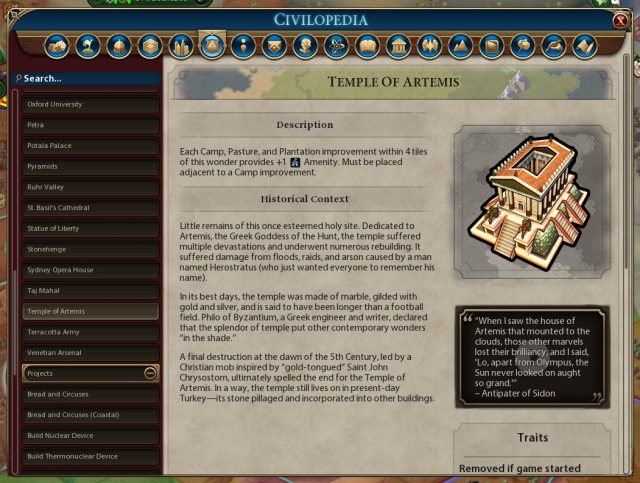Select the Statue of Liberty entry

coord(91,228)
